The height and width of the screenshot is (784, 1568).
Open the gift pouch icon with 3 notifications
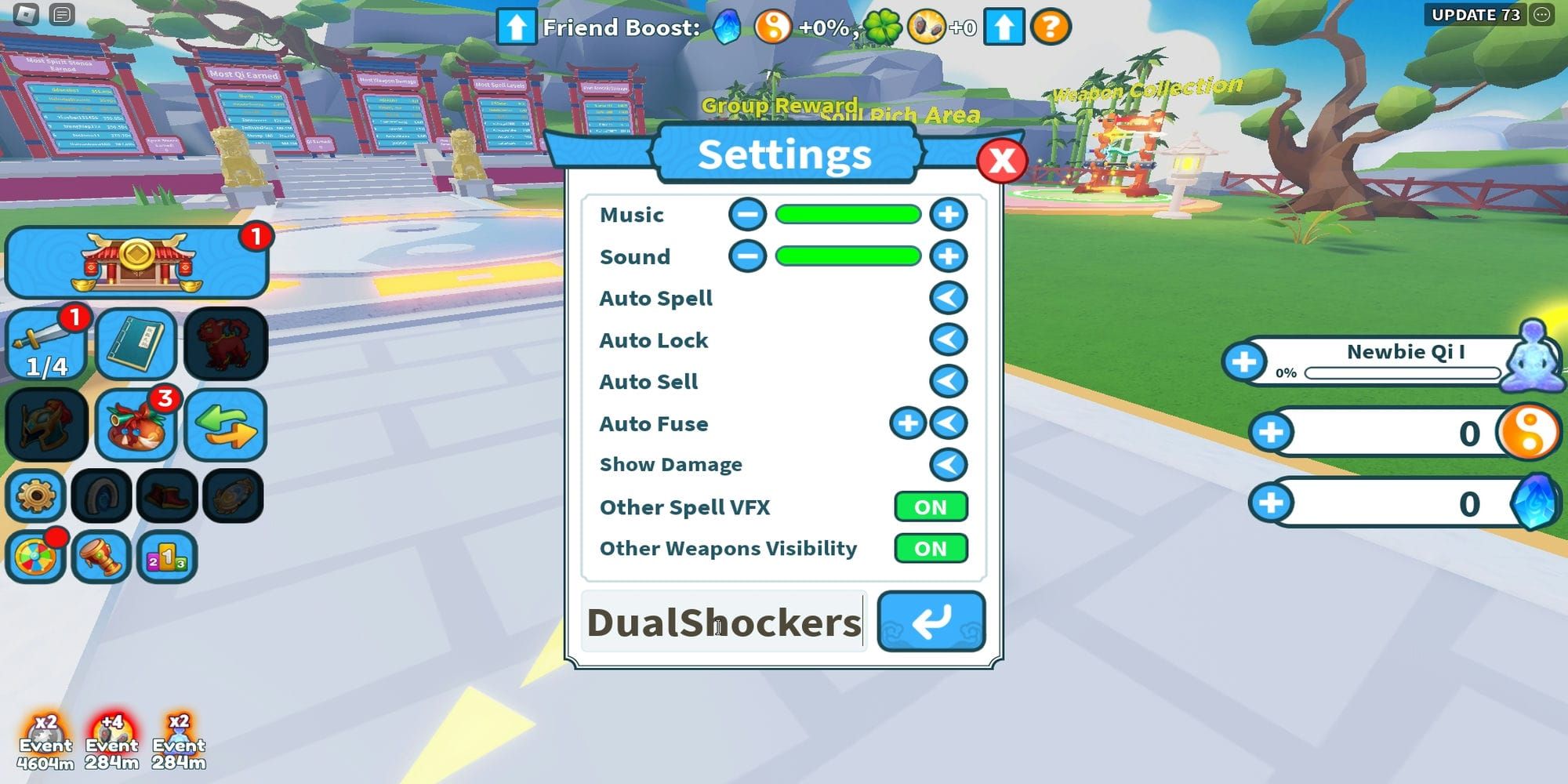136,424
